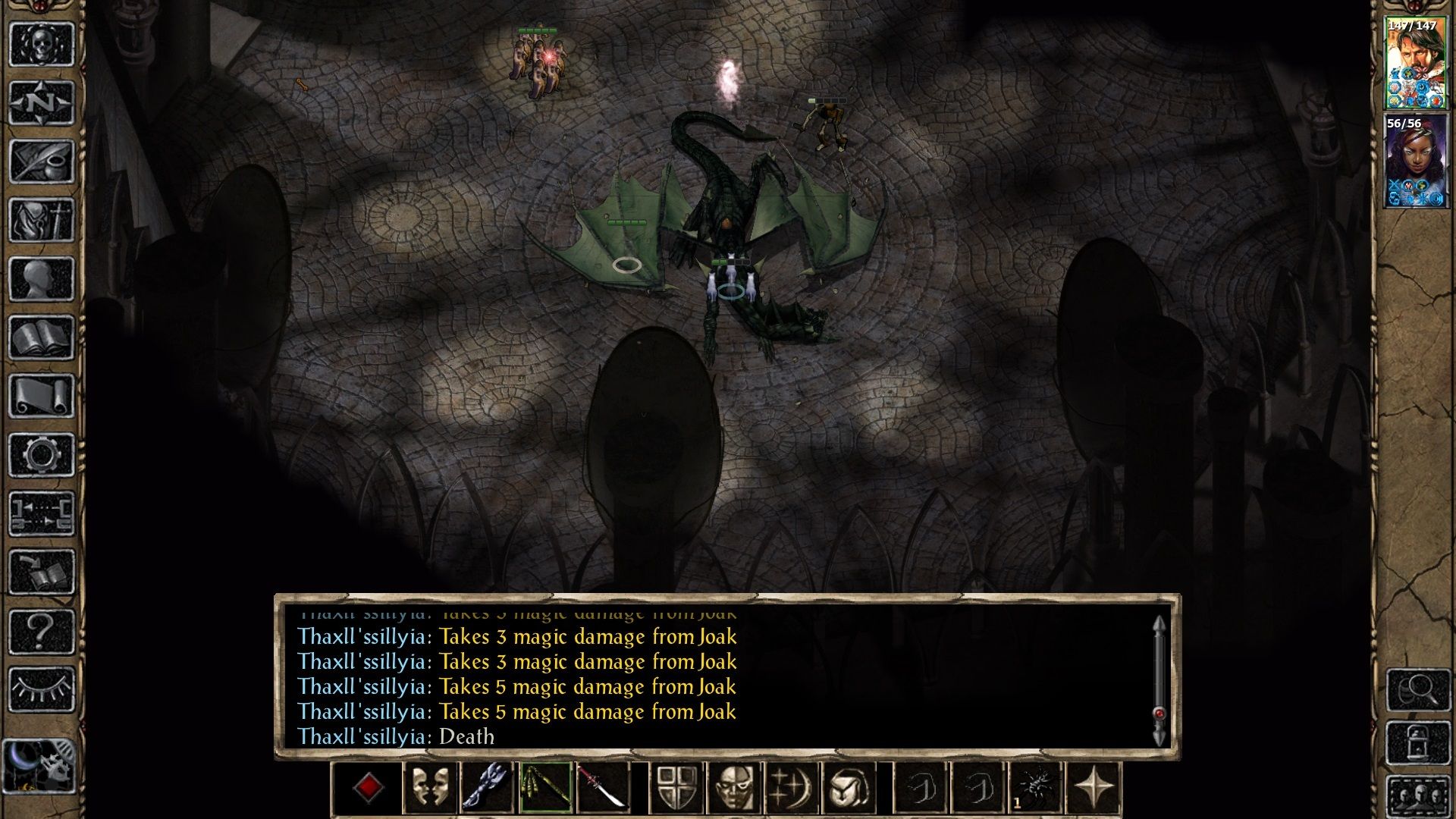Image resolution: width=1456 pixels, height=819 pixels.
Task: Toggle the red diamond stop button
Action: tap(369, 789)
